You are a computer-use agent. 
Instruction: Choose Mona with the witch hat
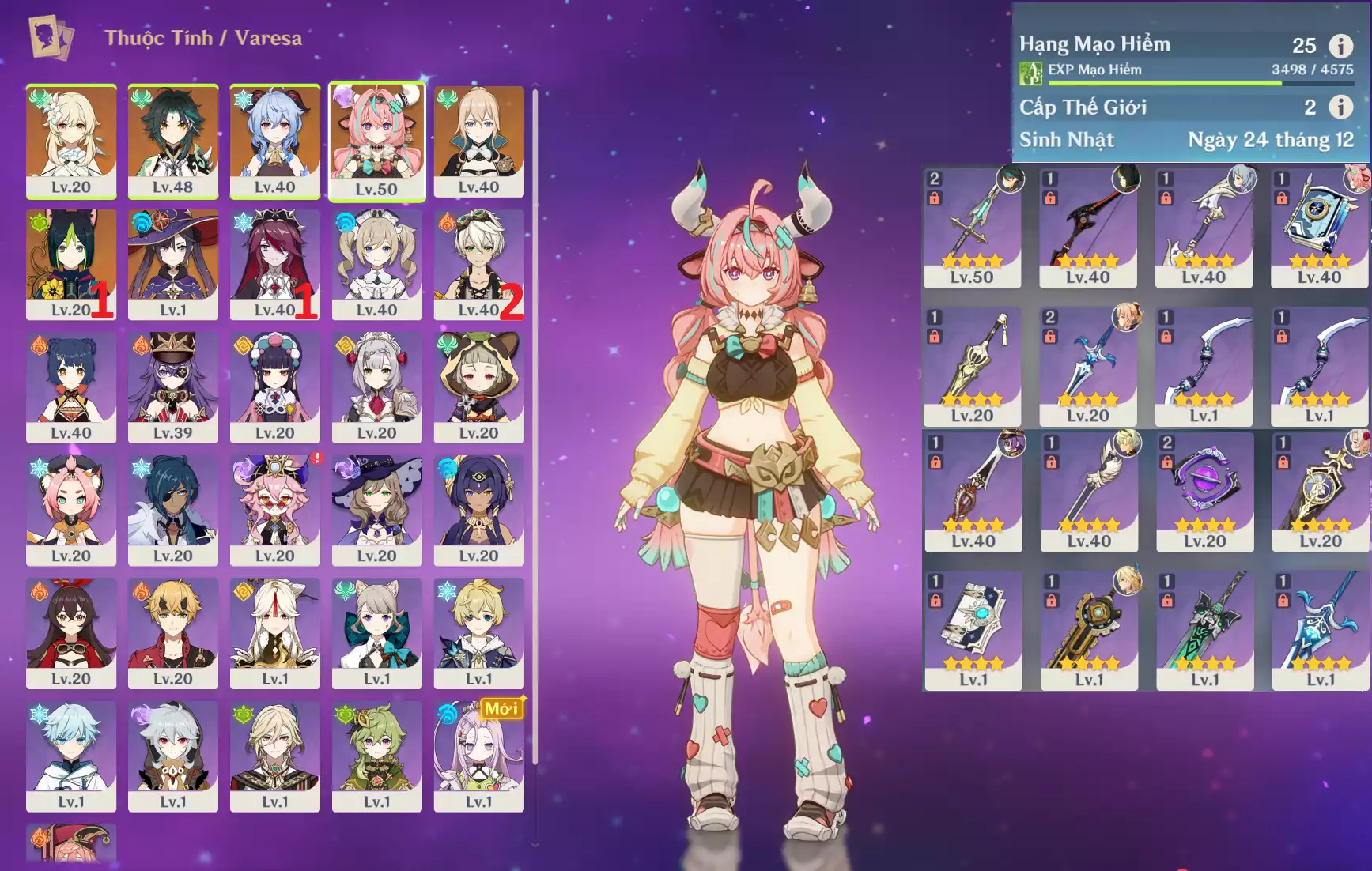[x=172, y=264]
